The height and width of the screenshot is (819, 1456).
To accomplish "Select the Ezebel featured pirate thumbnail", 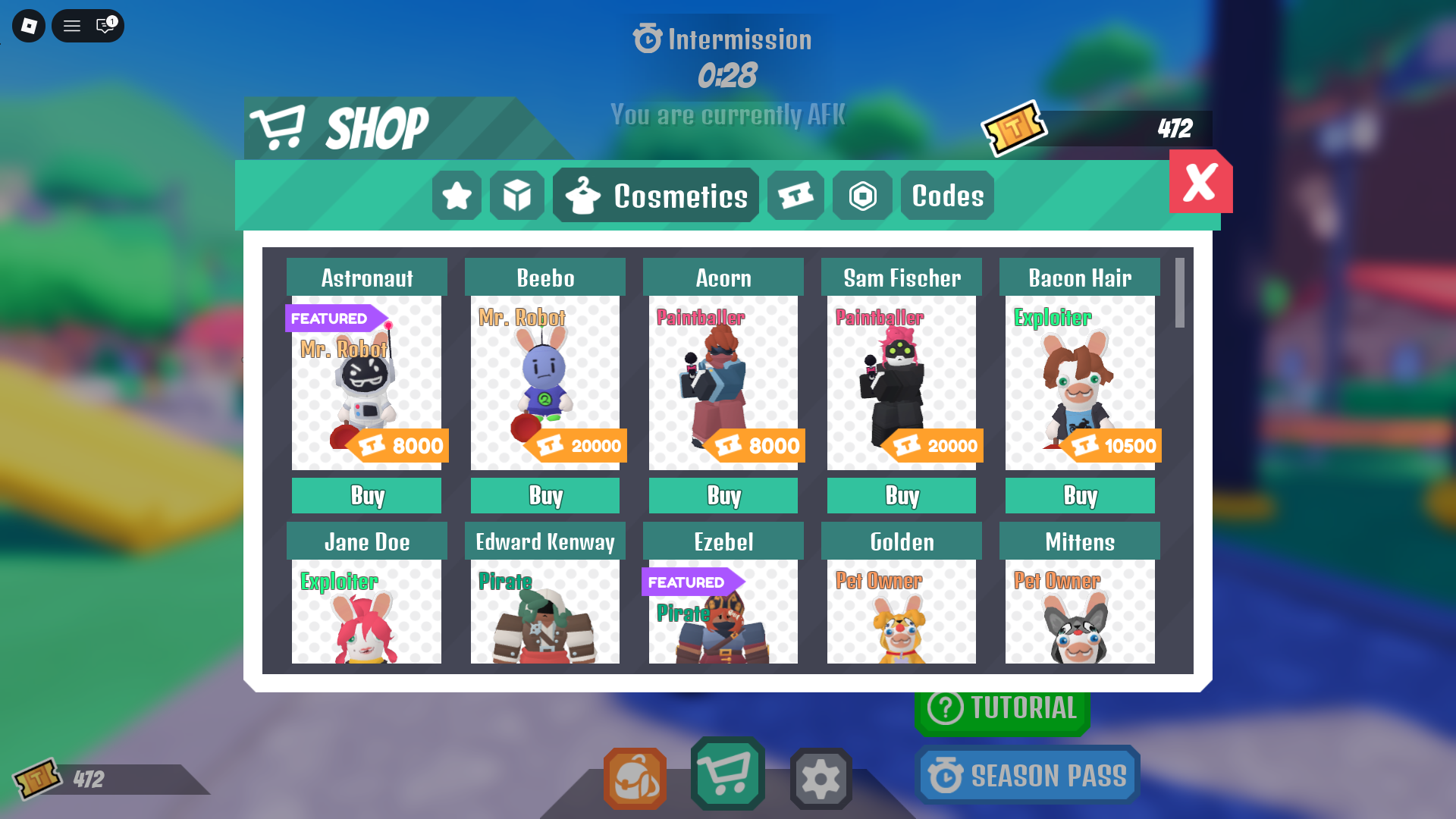I will click(x=723, y=611).
